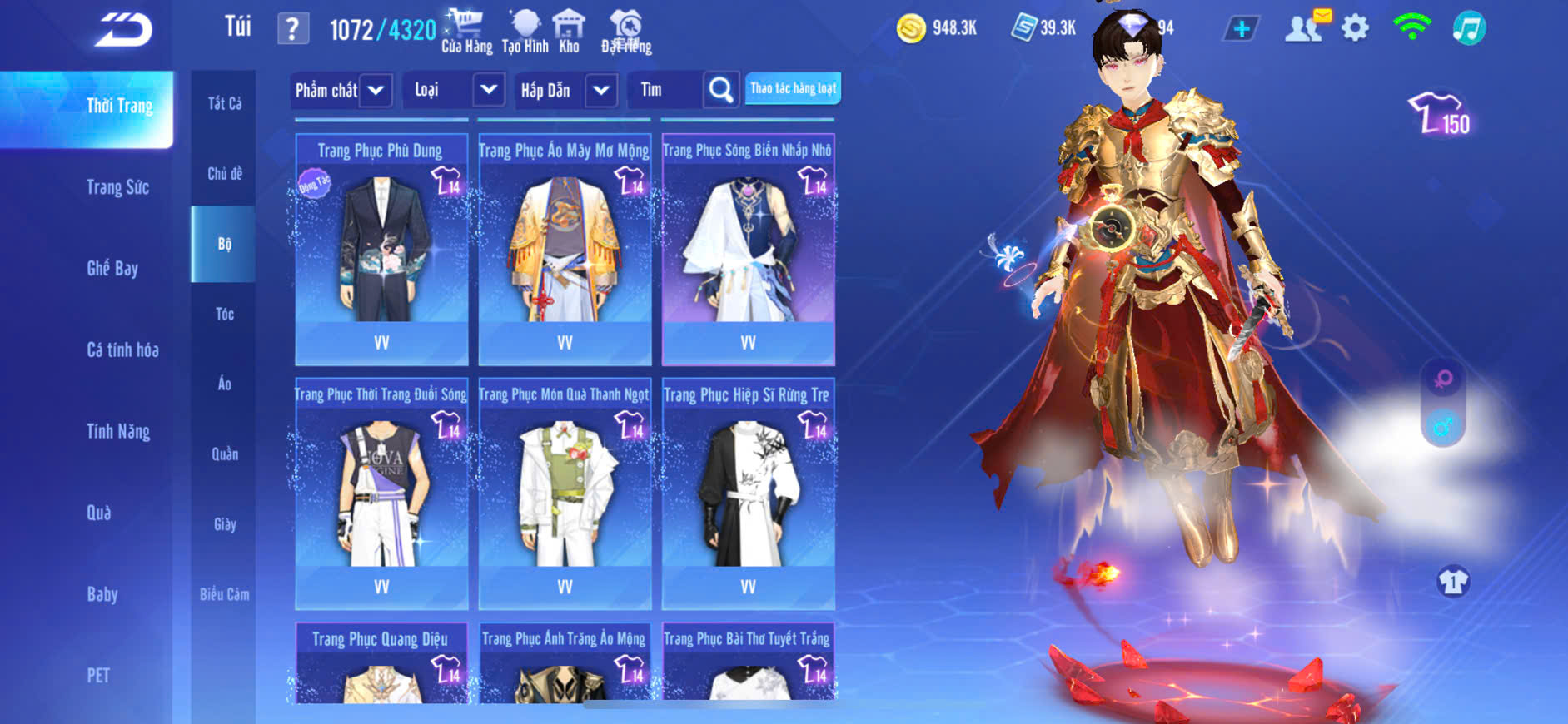Expand the Phẩm chất dropdown
This screenshot has width=1568, height=724.
(376, 90)
